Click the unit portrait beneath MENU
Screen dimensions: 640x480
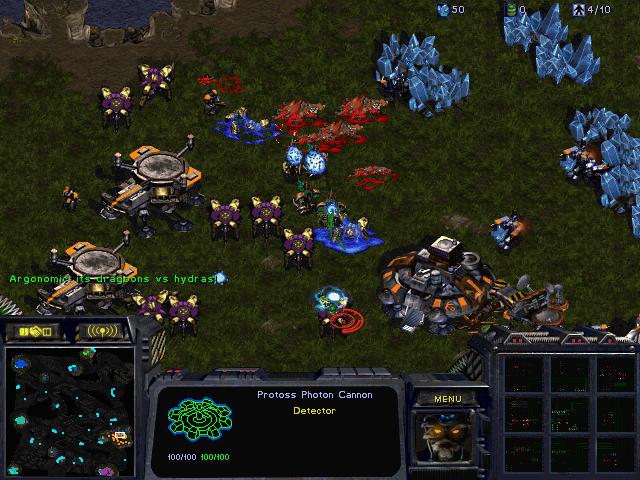pos(447,437)
